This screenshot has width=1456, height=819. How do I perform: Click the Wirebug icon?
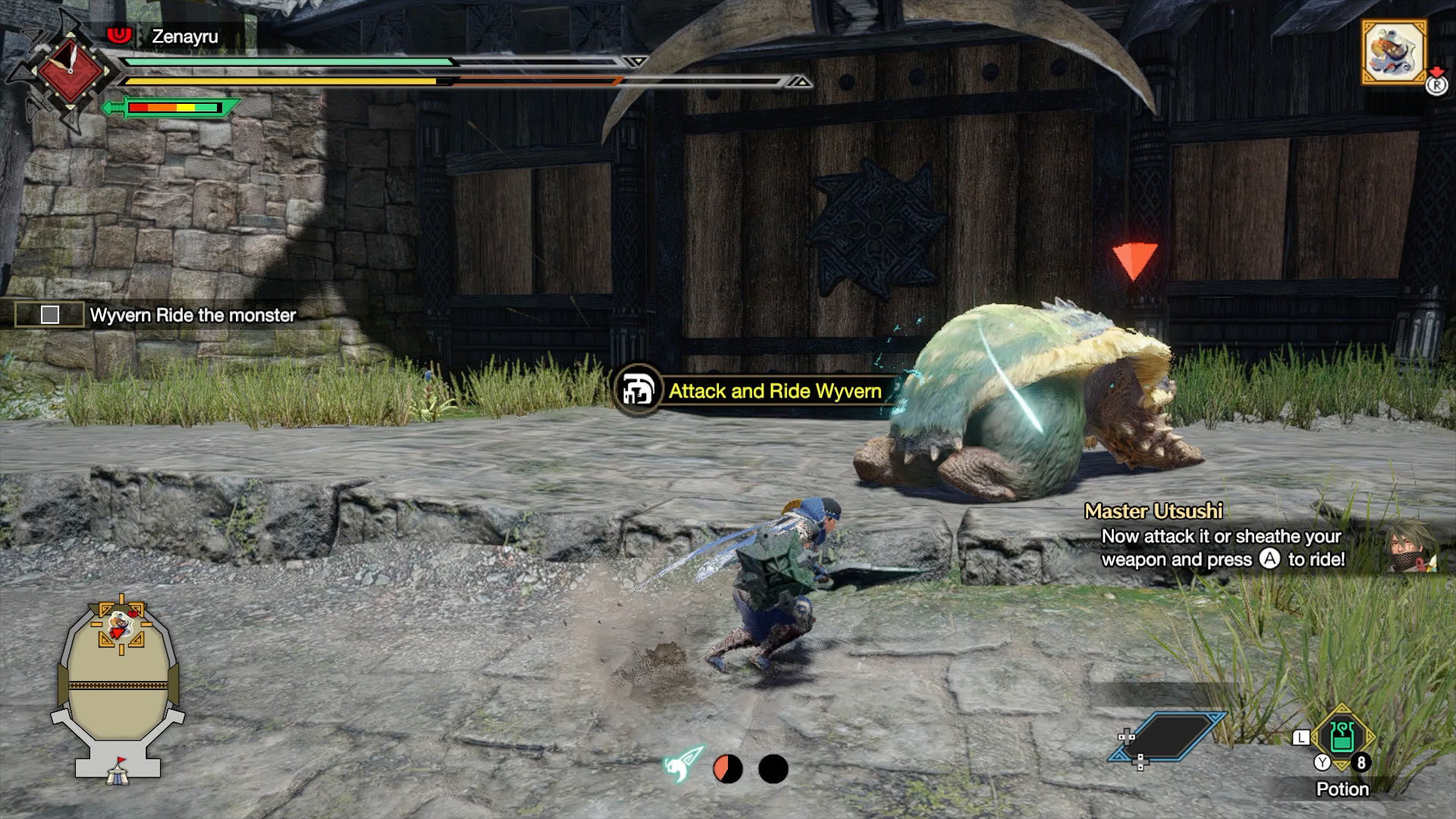pos(683,766)
